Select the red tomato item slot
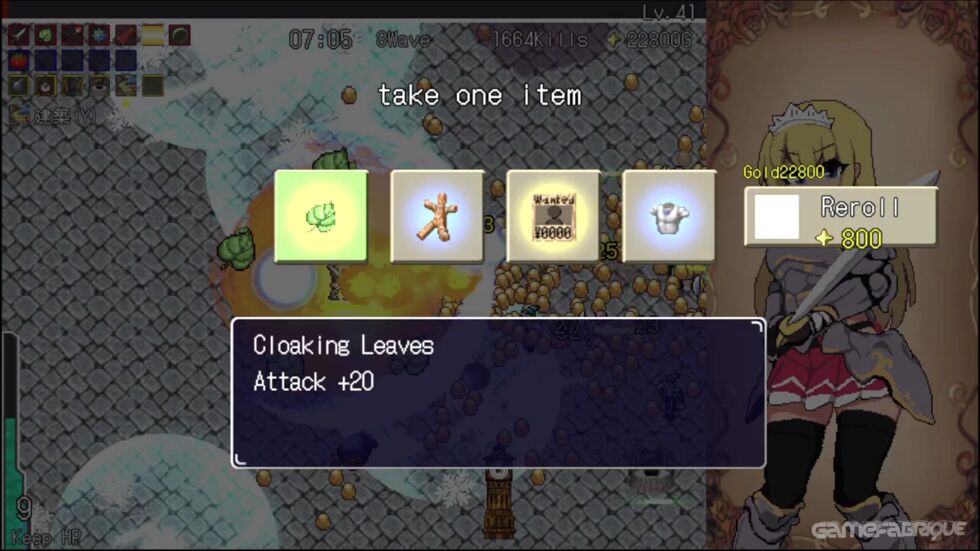The image size is (980, 551). (20, 60)
